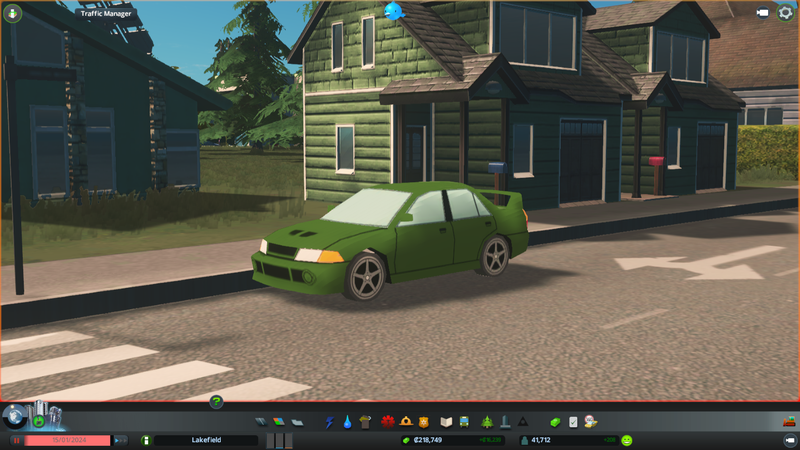Open the Zoning tool

(279, 422)
